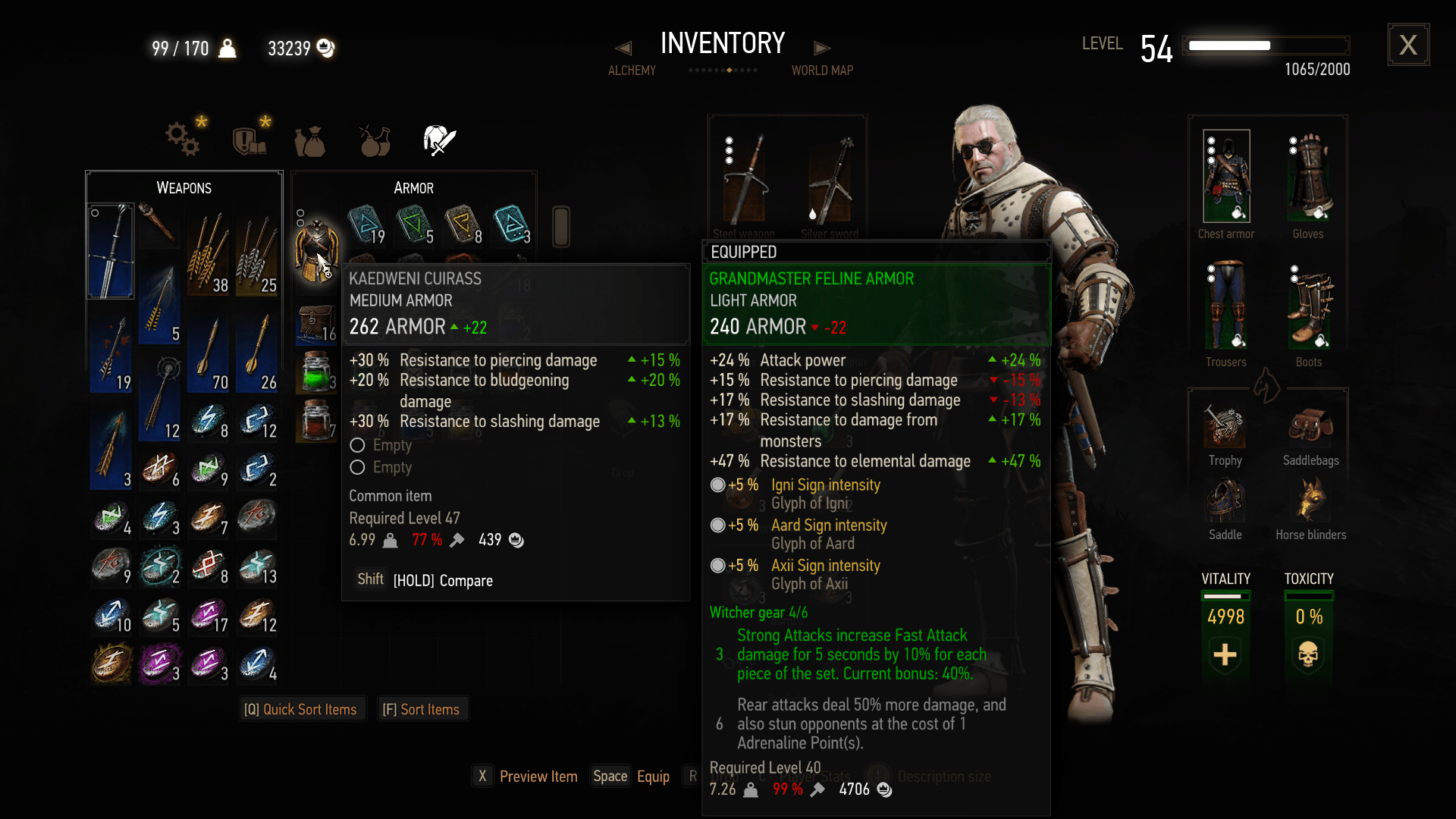The image size is (1456, 819).
Task: Switch to the Alchemy tab
Action: (632, 70)
